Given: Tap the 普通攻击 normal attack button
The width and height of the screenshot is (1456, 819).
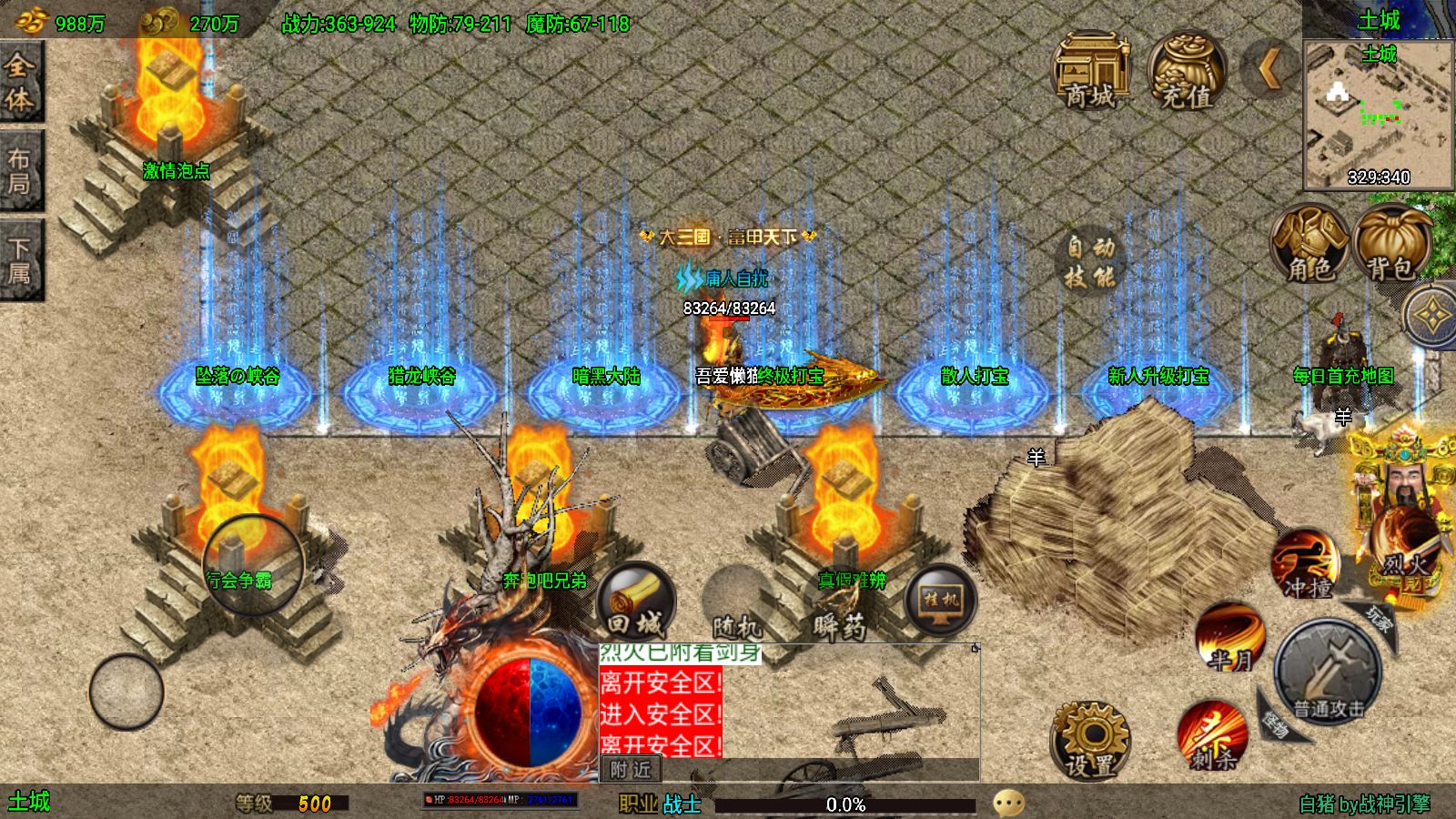Looking at the screenshot, I should coord(1329,674).
